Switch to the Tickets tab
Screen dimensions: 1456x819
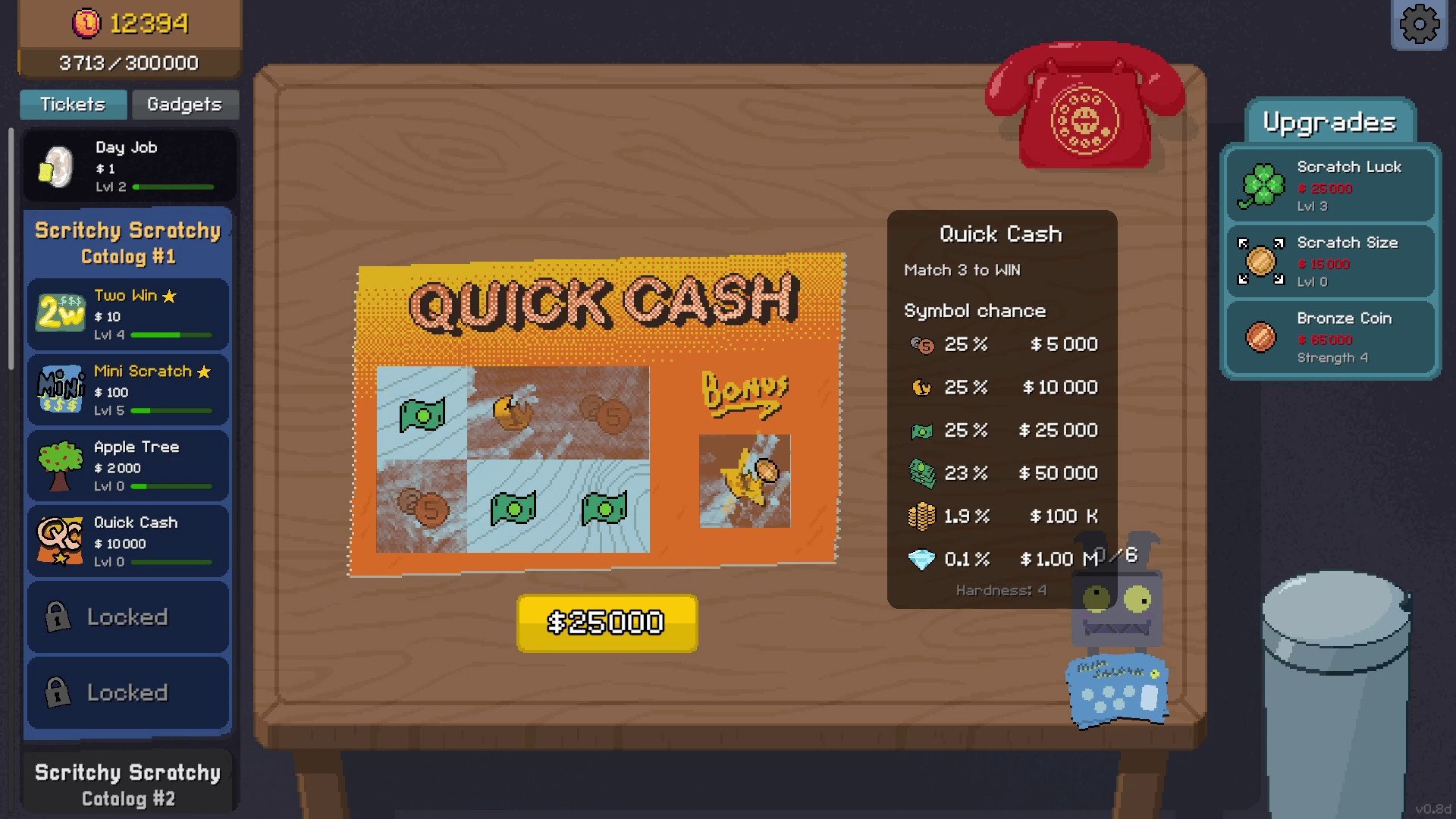pyautogui.click(x=73, y=105)
